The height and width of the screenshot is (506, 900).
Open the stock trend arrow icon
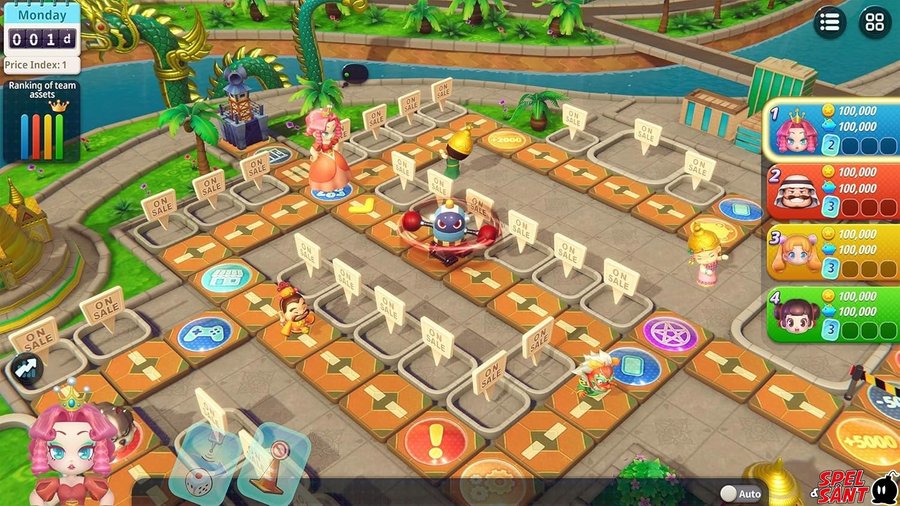point(28,370)
